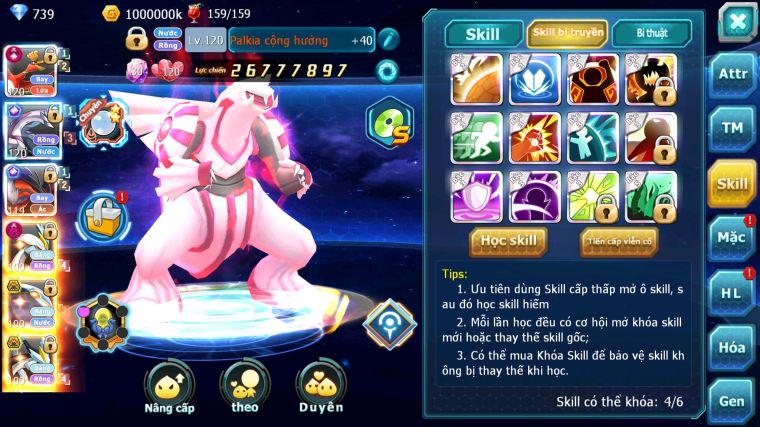
Task: Choose the purple shield skill icon
Action: point(476,196)
